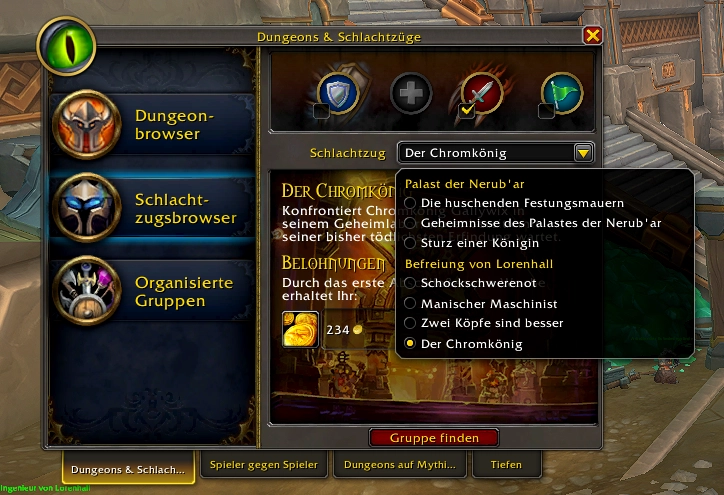This screenshot has height=495, width=724.
Task: Pick Manischer Maschinist option
Action: pos(410,303)
